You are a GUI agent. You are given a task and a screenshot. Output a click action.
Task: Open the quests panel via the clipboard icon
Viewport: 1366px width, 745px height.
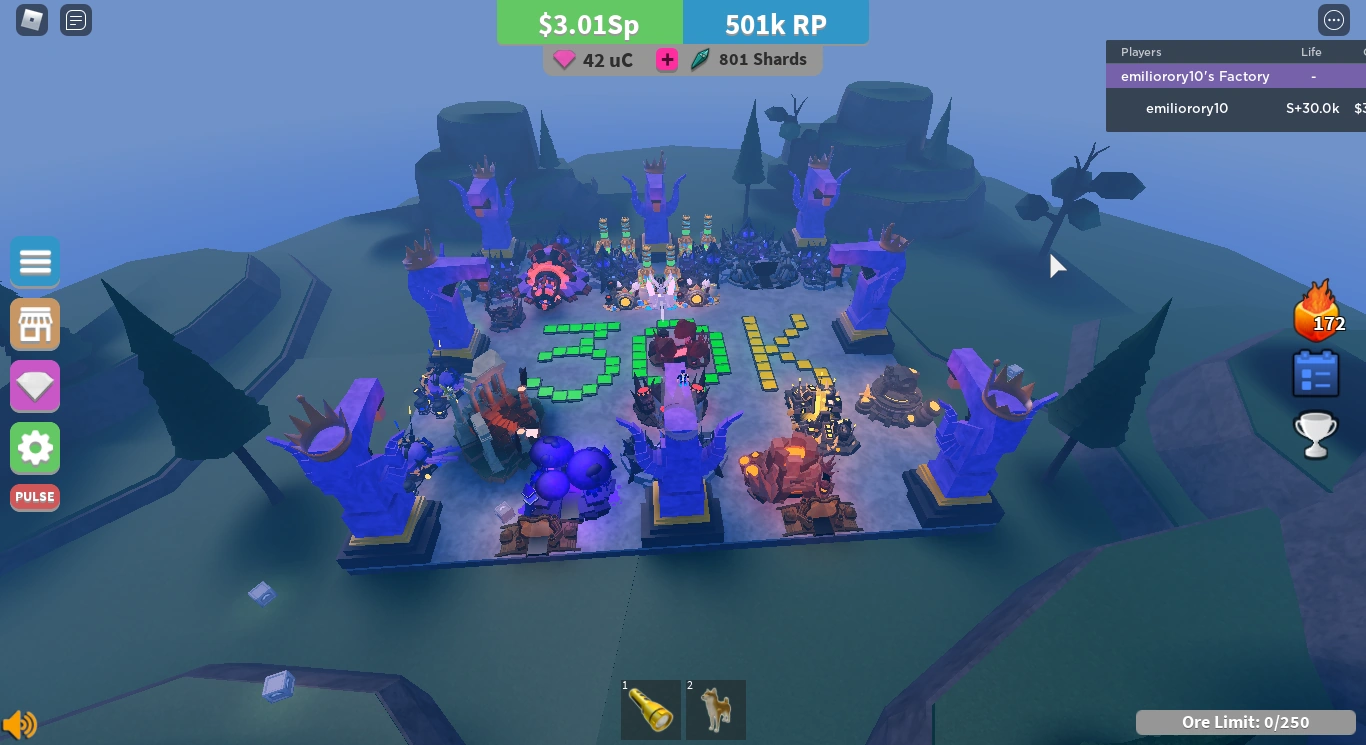[1316, 372]
